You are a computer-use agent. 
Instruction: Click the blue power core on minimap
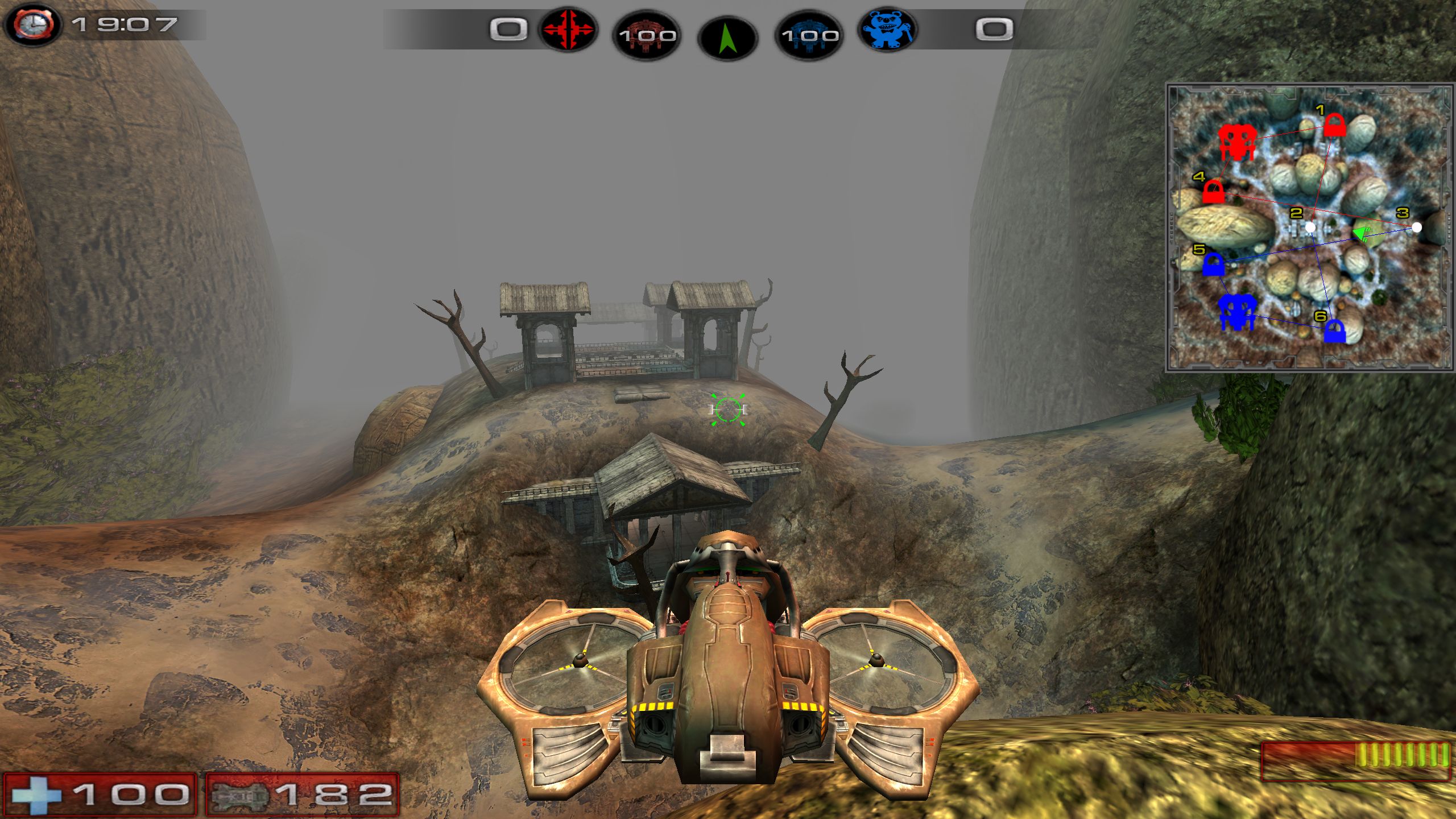coord(1237,312)
